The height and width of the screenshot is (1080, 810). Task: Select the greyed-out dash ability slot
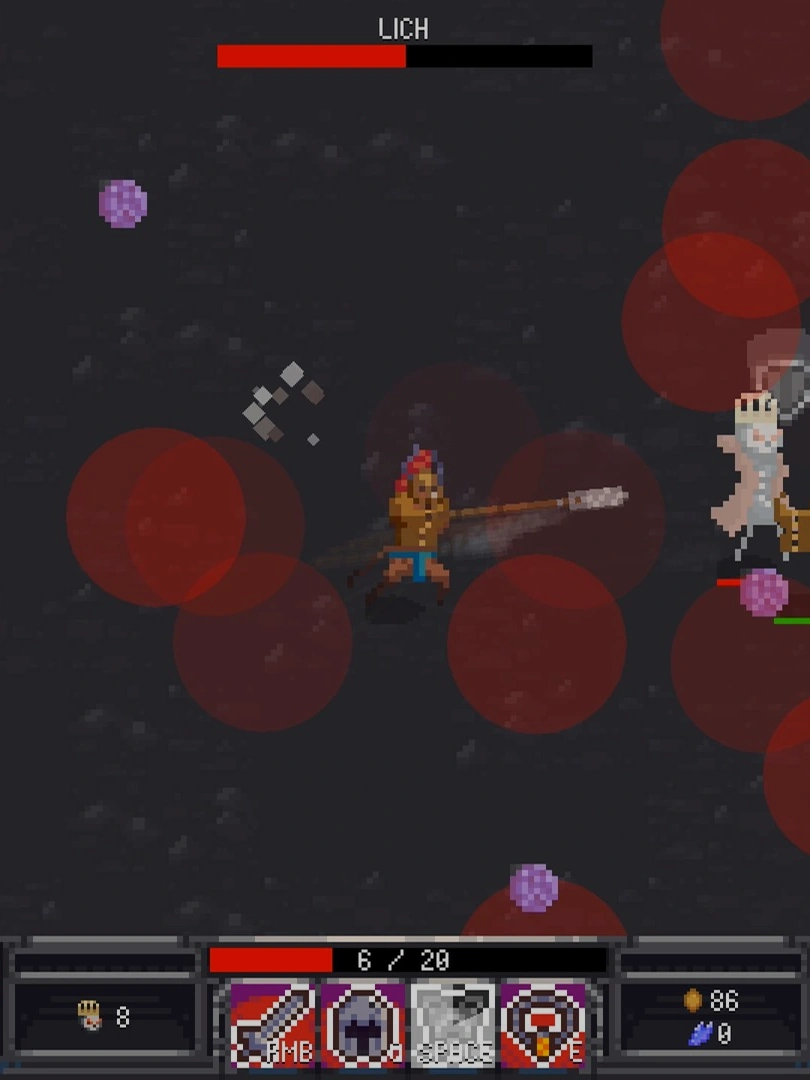click(453, 1024)
